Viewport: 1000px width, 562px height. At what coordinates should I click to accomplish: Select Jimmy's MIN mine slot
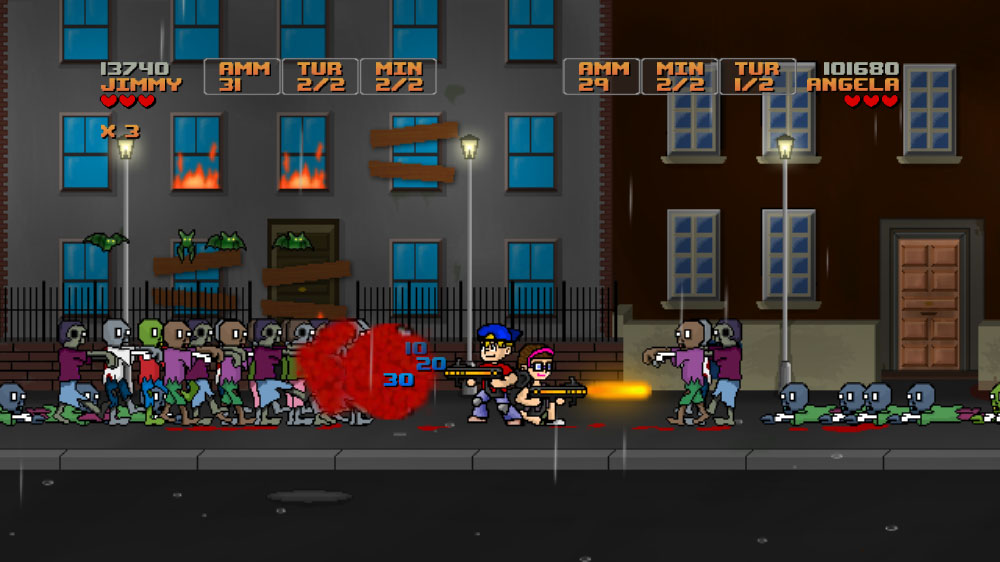(398, 77)
